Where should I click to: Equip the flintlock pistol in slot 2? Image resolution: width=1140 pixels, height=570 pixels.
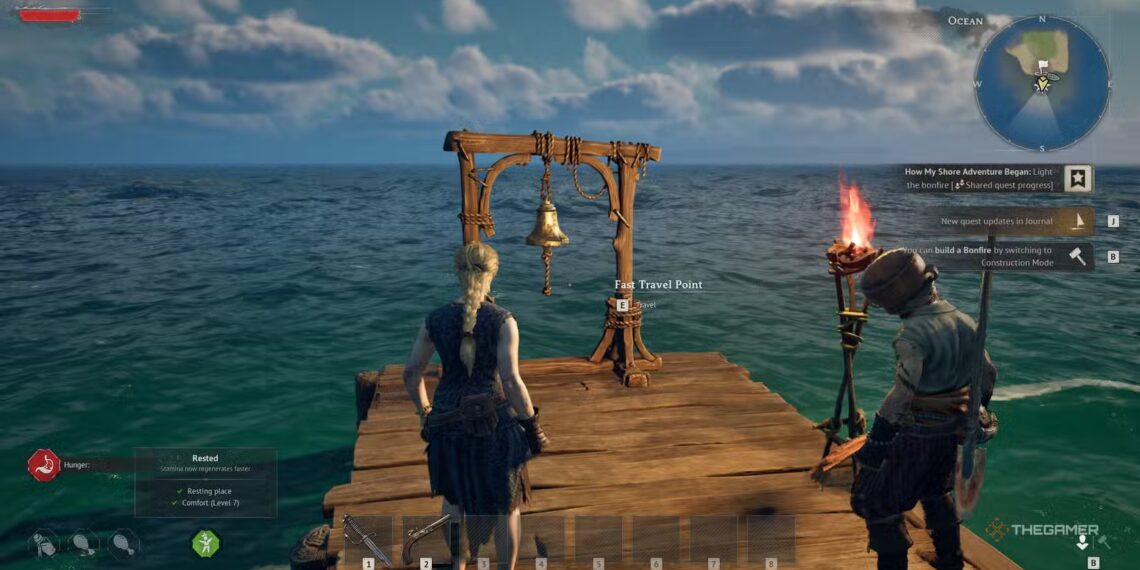[x=426, y=539]
